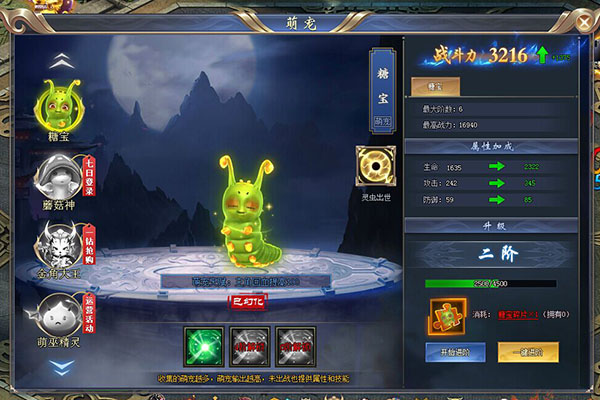Close the 萌宠 pet window
The image size is (600, 400).
[x=583, y=20]
